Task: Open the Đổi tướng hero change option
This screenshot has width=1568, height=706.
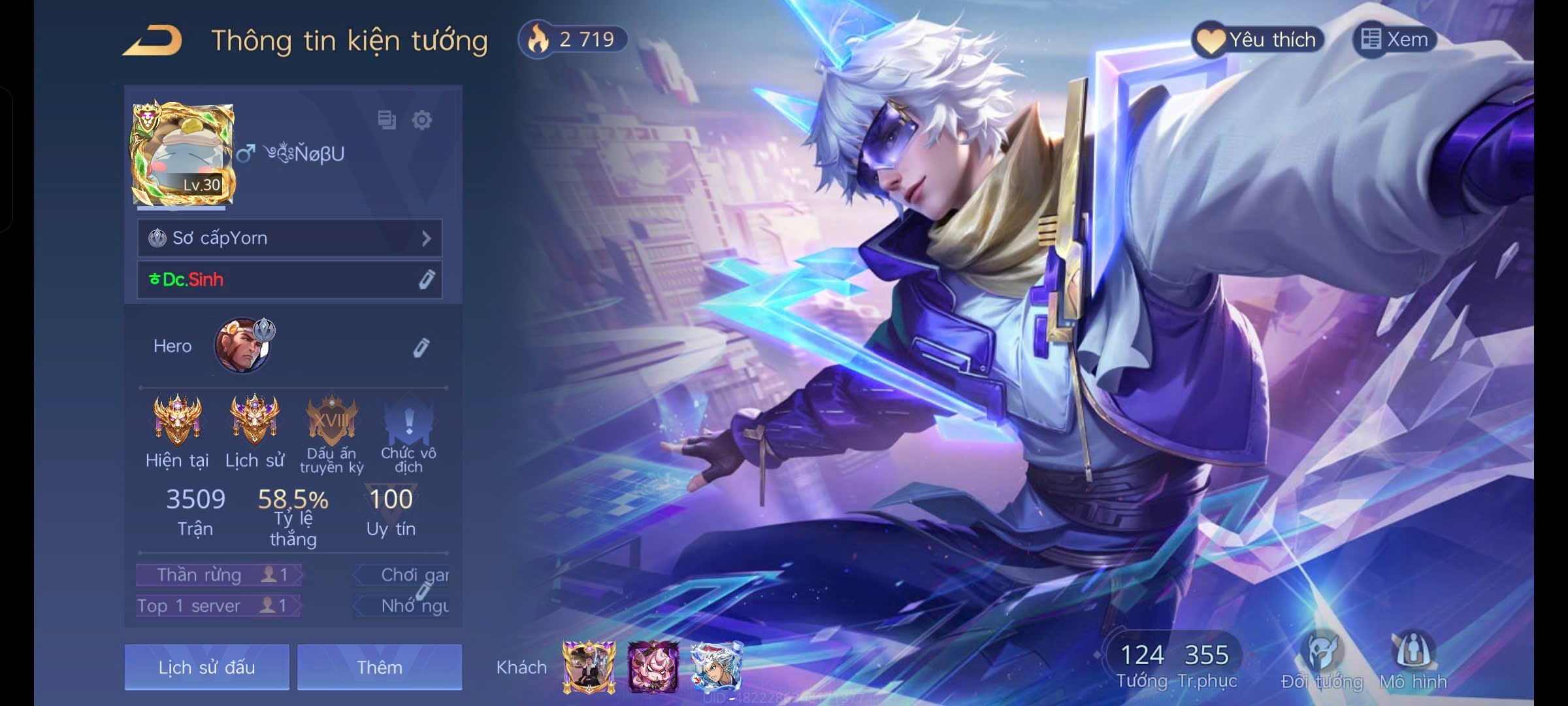Action: pyautogui.click(x=1322, y=660)
